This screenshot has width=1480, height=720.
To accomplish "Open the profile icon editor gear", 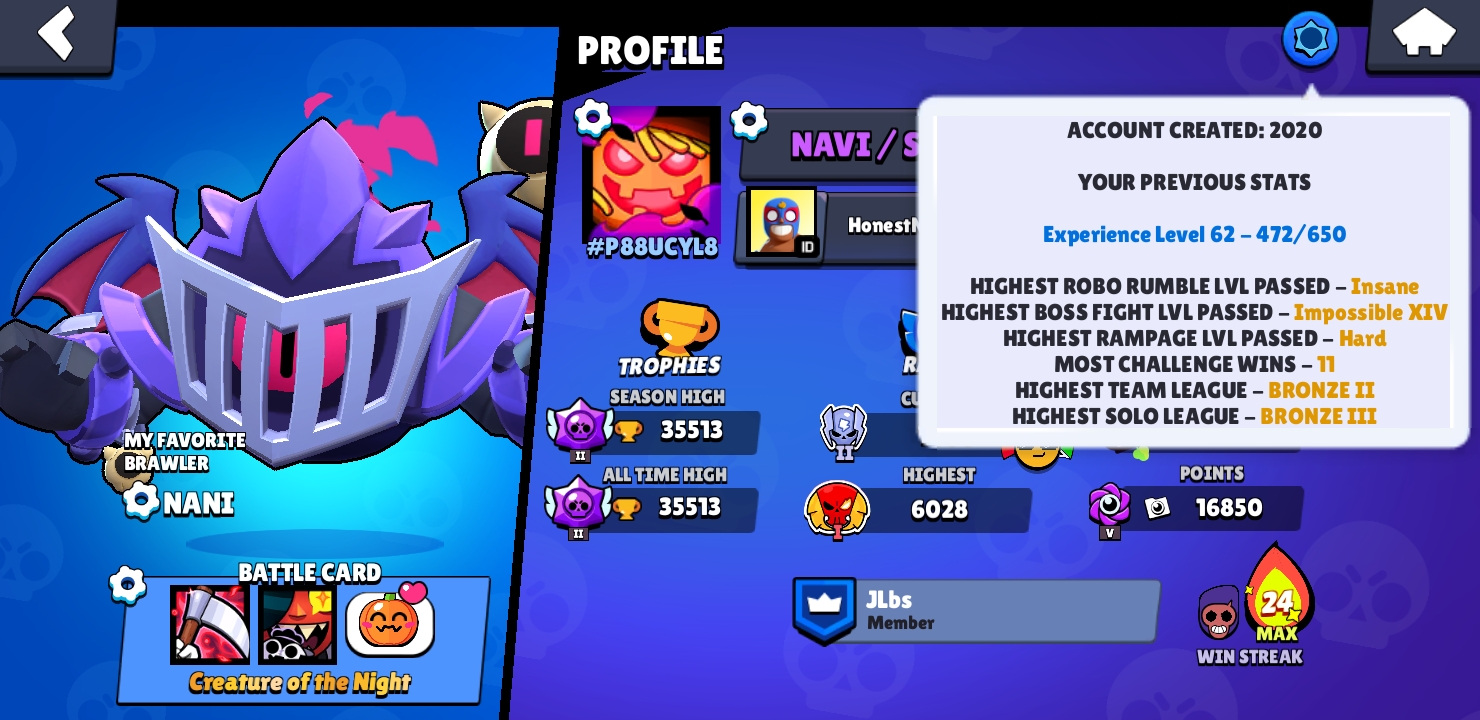I will click(593, 116).
